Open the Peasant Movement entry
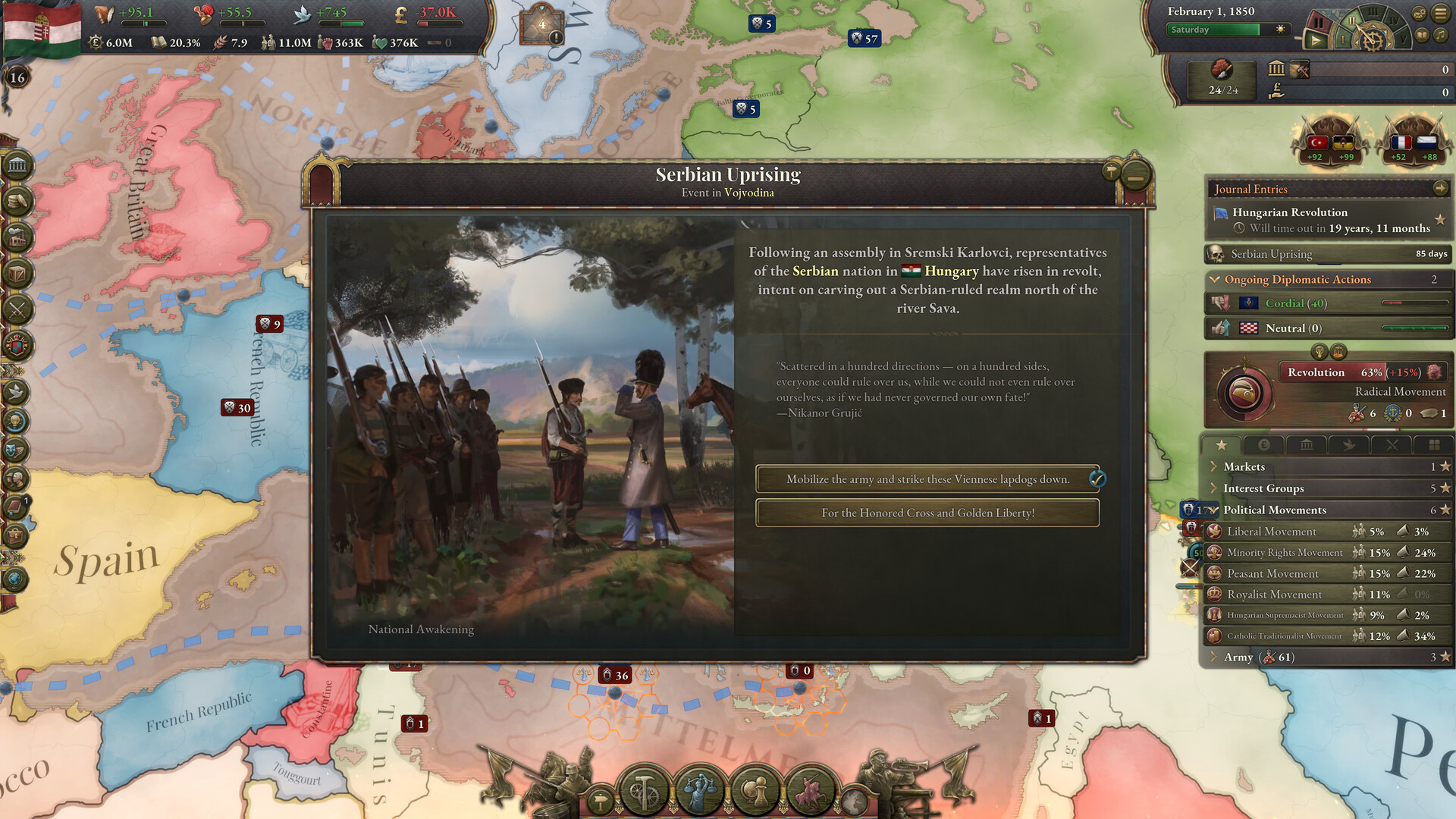Screen dimensions: 1456x819 (x=1272, y=574)
